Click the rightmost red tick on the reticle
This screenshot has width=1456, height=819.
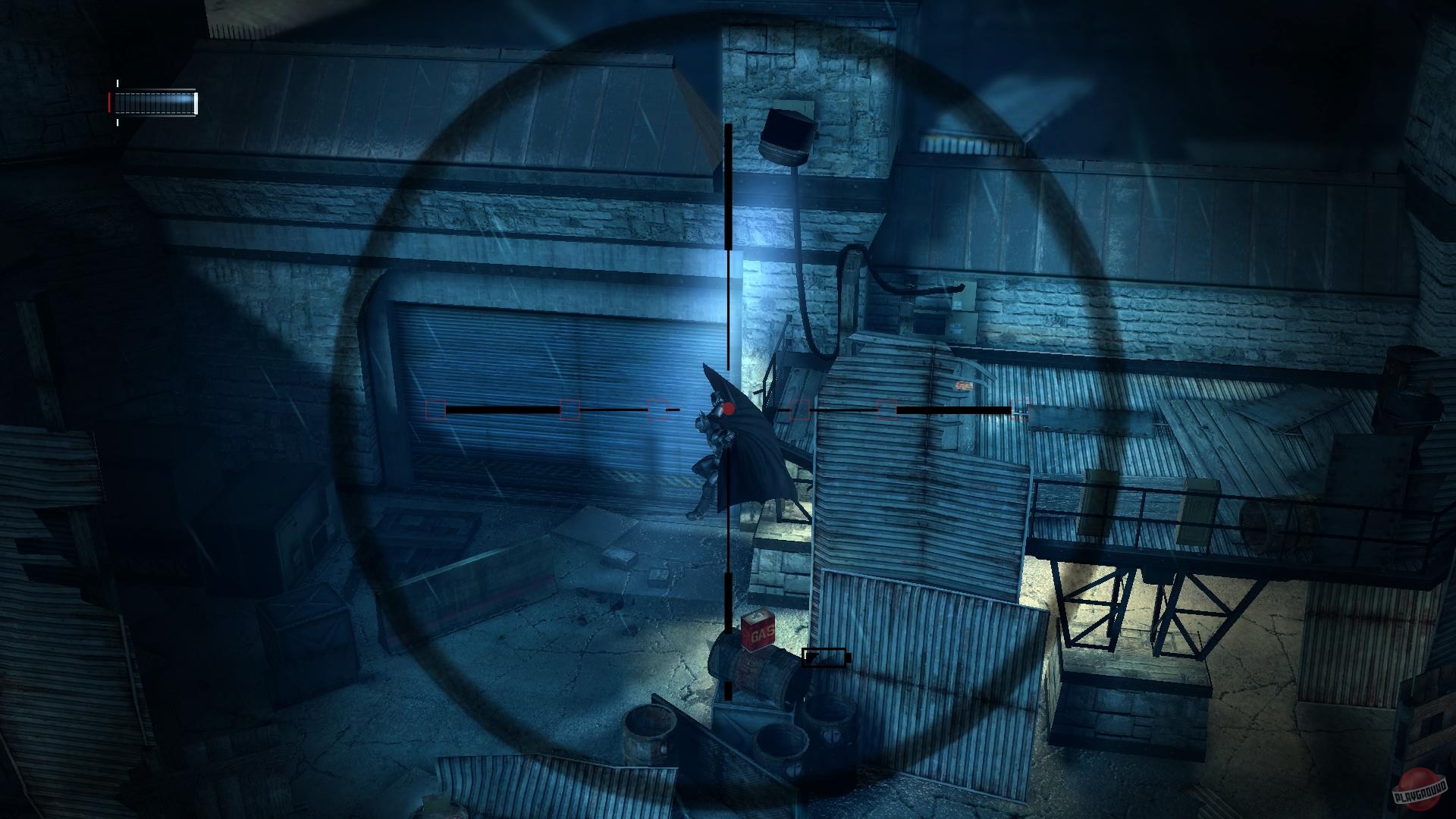pos(1019,412)
